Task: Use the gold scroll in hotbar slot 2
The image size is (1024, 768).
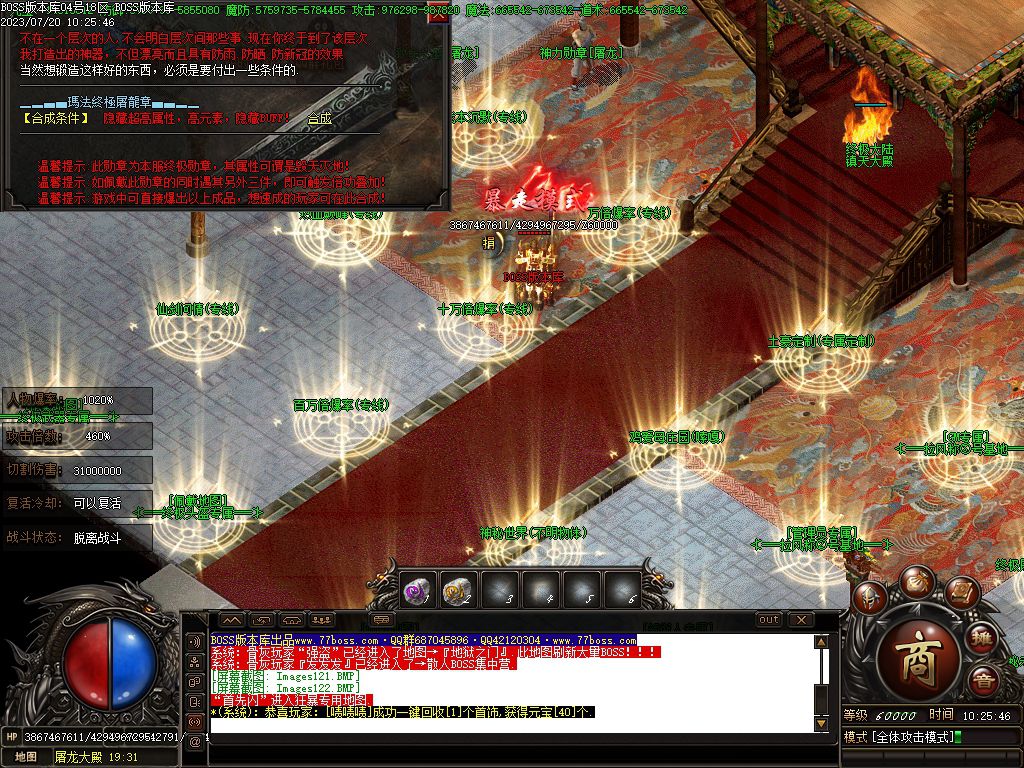Action: point(457,592)
